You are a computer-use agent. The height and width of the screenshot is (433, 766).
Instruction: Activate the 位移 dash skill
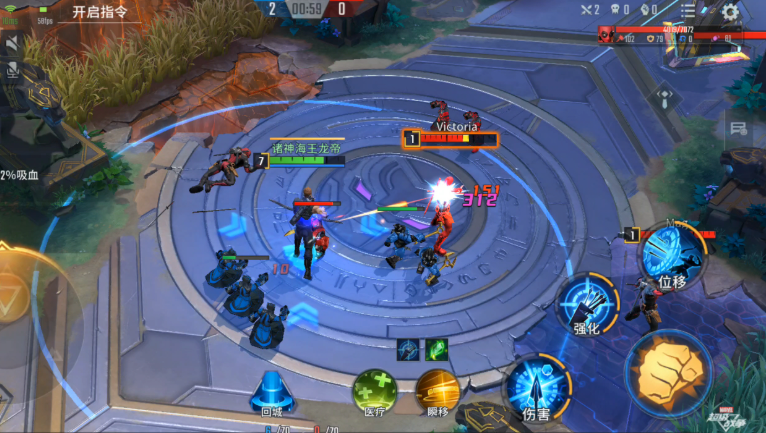tap(671, 253)
